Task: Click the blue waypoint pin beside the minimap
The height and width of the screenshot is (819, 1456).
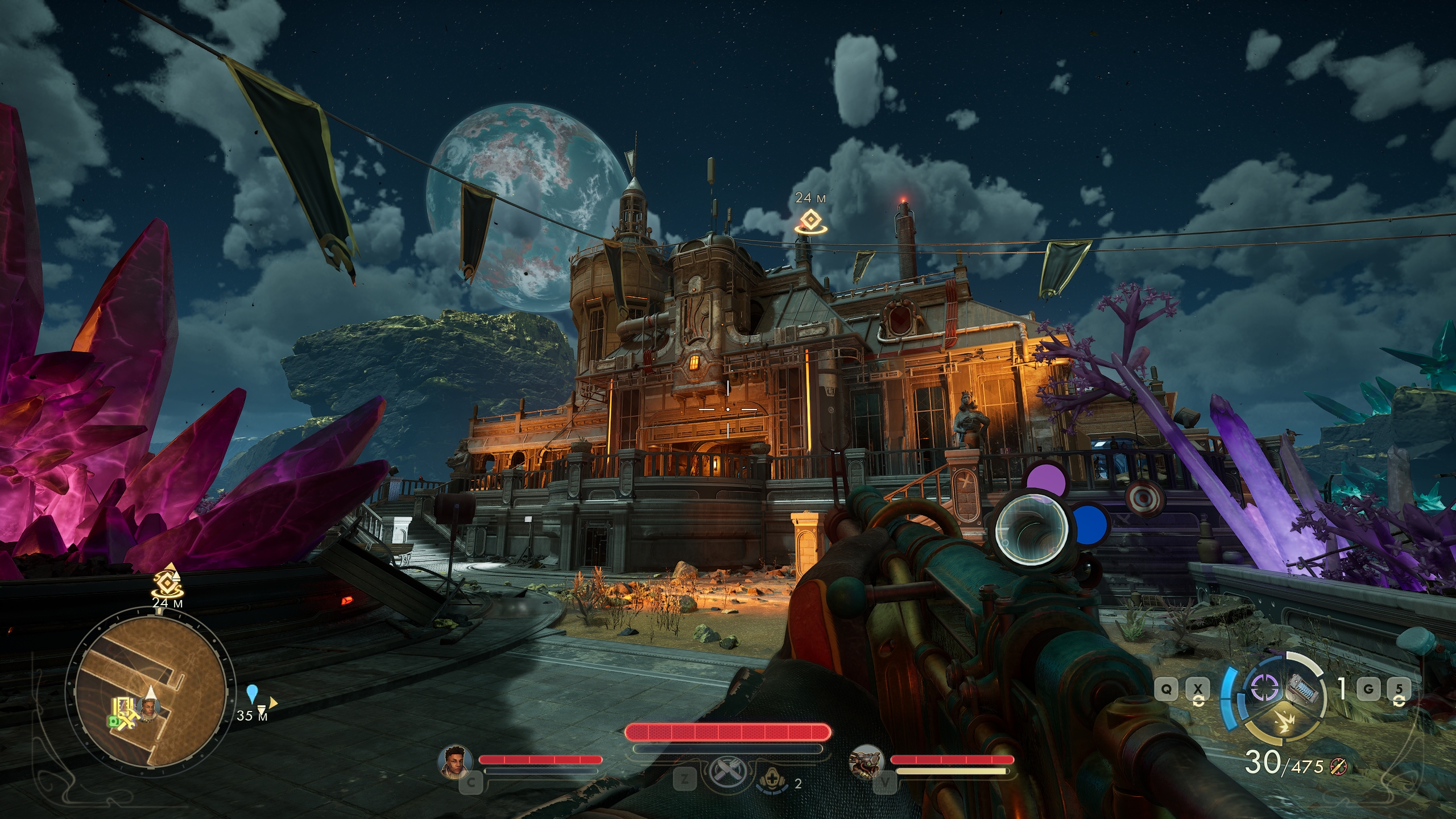Action: [x=253, y=693]
